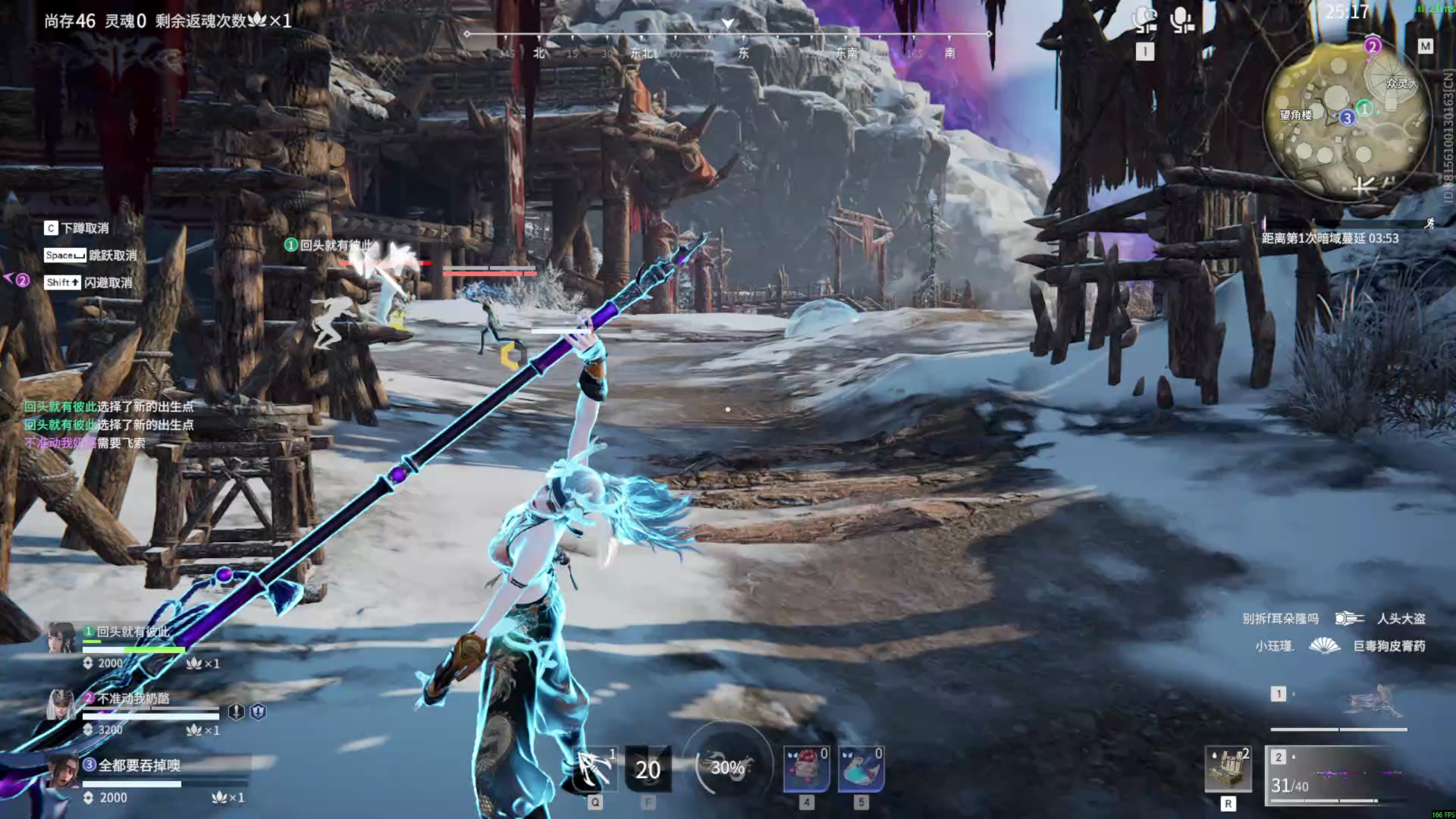Click teammate 2's purple minimap marker

tap(1372, 46)
